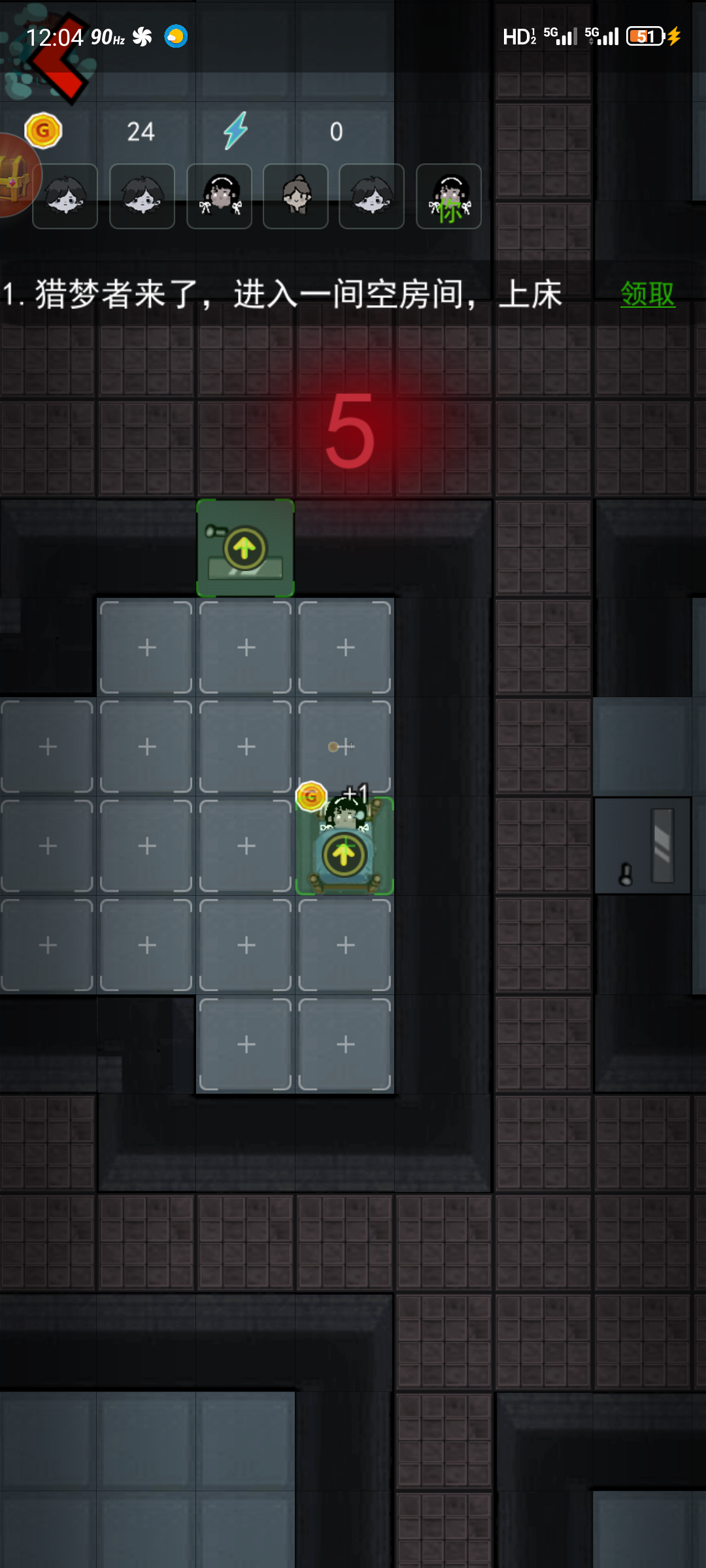Select the player portrait labeled 你
Viewport: 706px width, 1568px height.
click(448, 197)
